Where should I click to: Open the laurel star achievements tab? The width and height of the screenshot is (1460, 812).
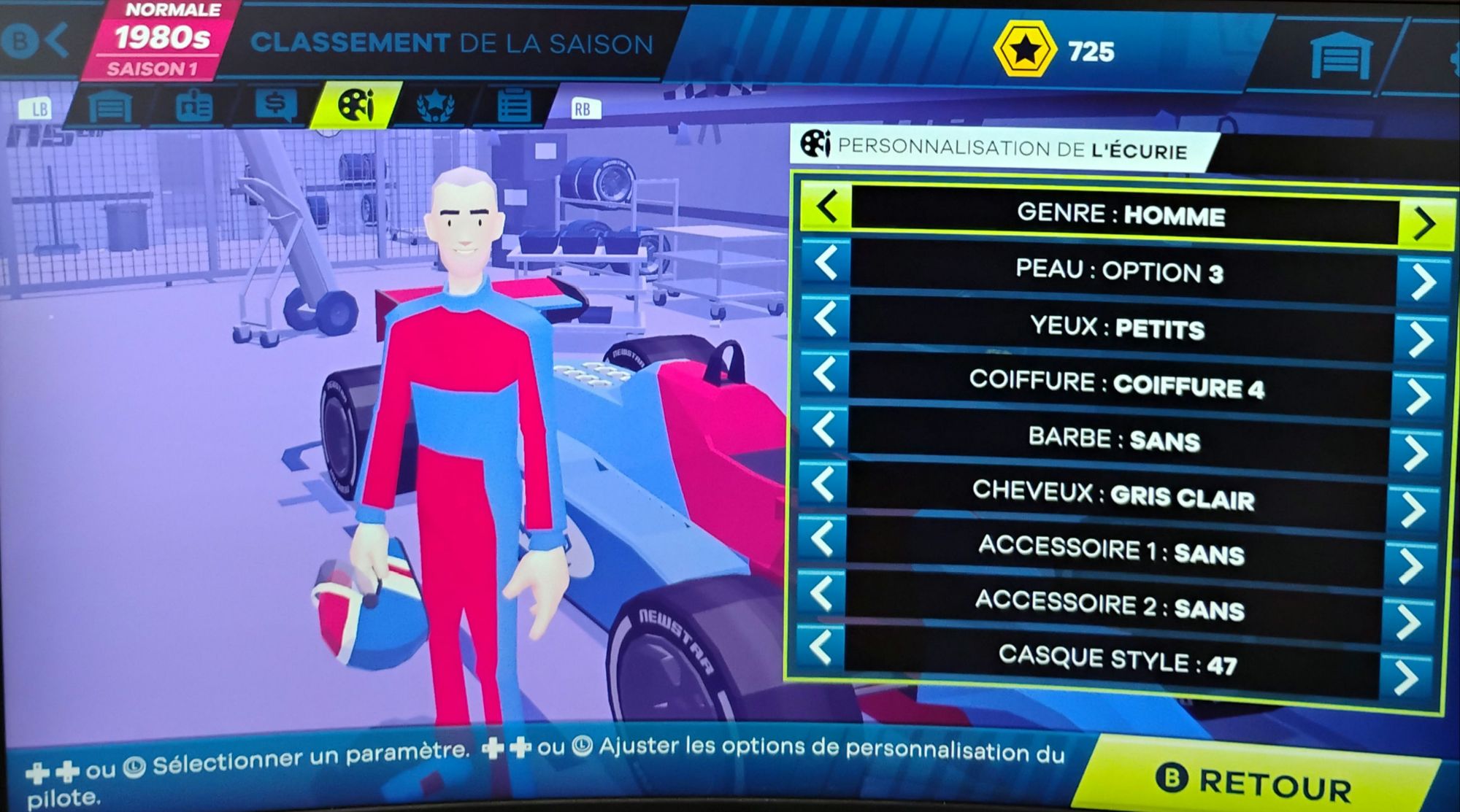click(436, 107)
